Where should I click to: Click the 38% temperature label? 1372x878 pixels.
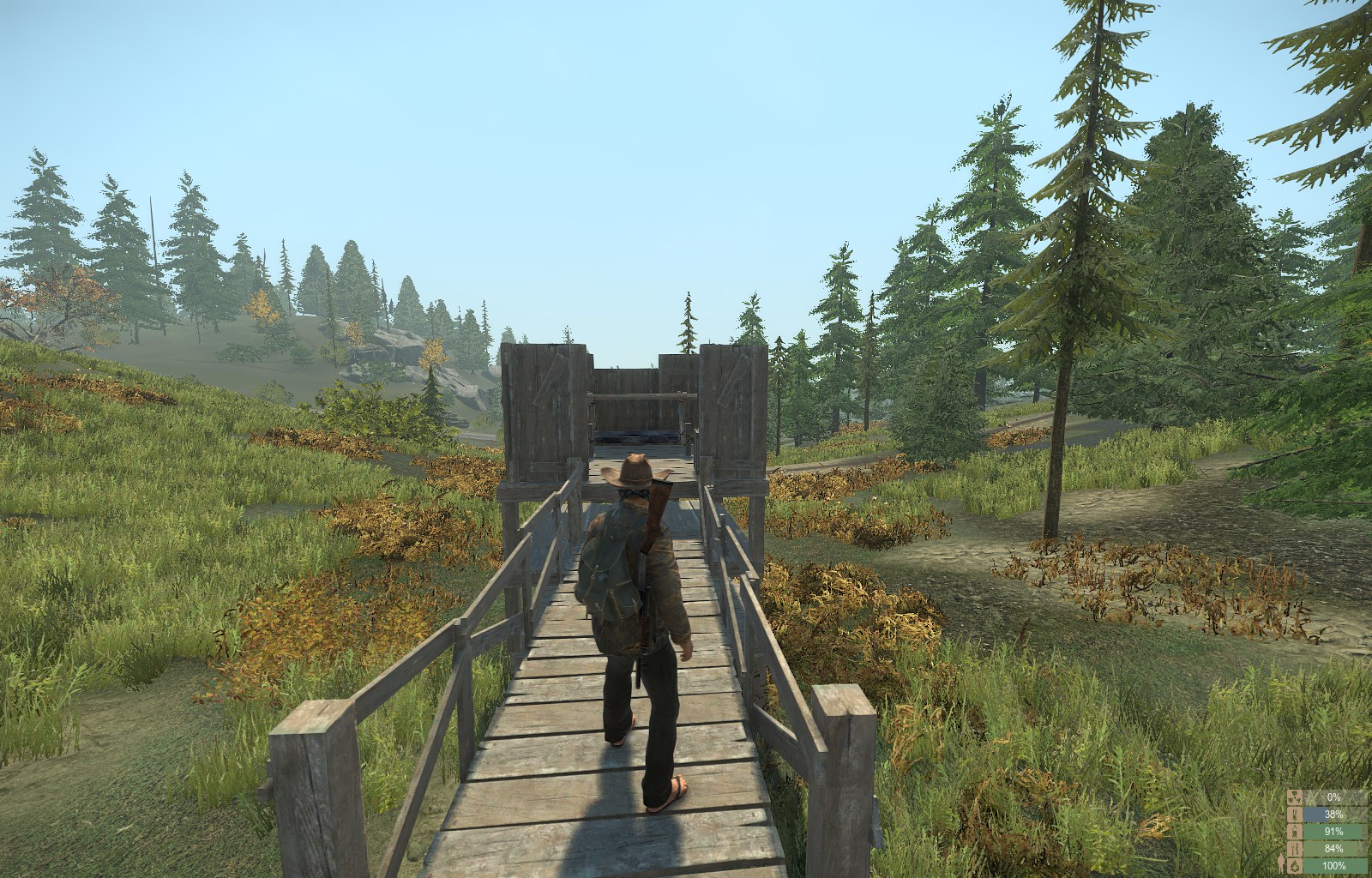click(x=1334, y=815)
